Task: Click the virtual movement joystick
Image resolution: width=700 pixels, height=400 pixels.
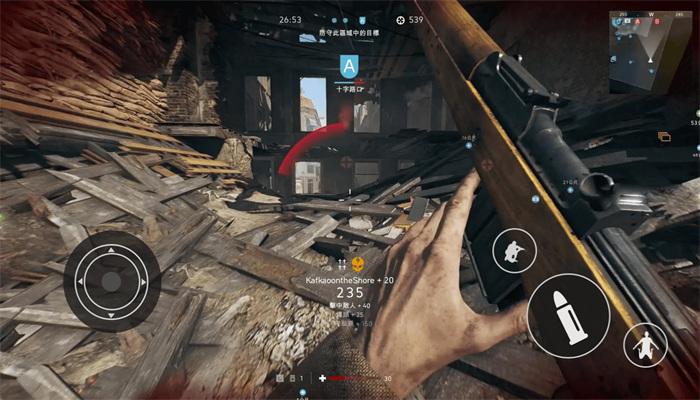Action: [111, 281]
